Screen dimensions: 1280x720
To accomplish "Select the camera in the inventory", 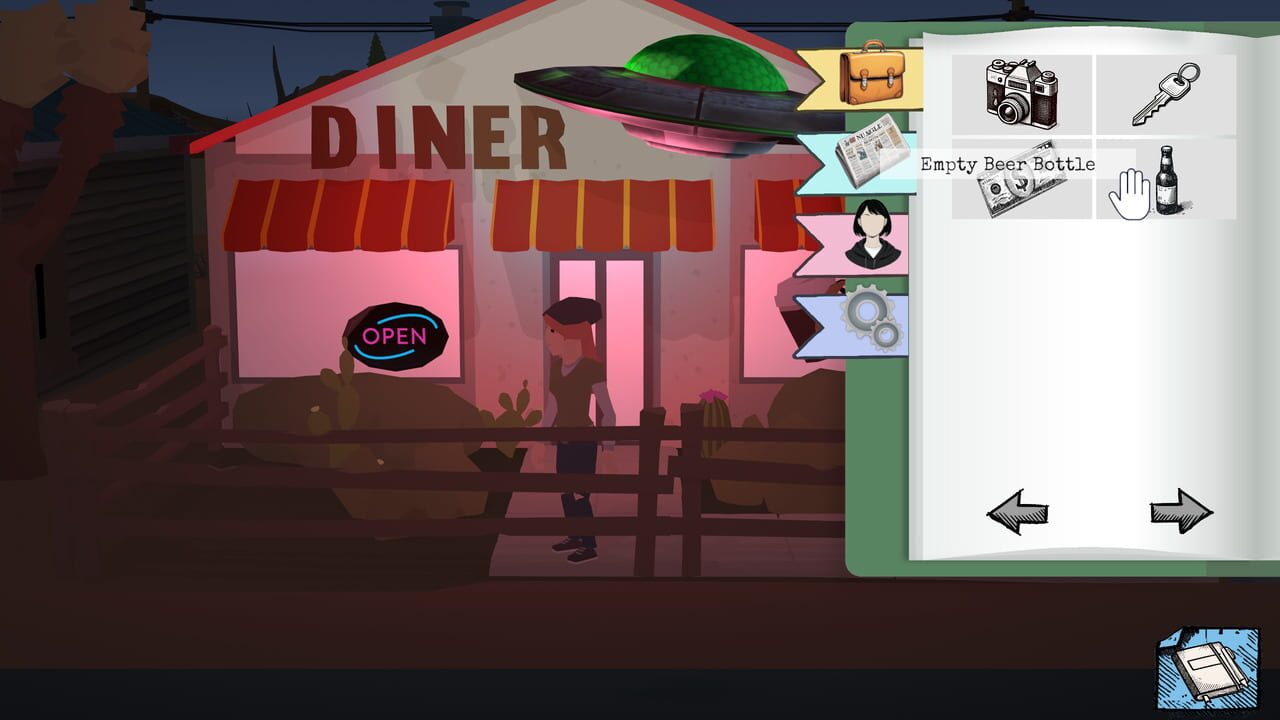I will point(1021,92).
